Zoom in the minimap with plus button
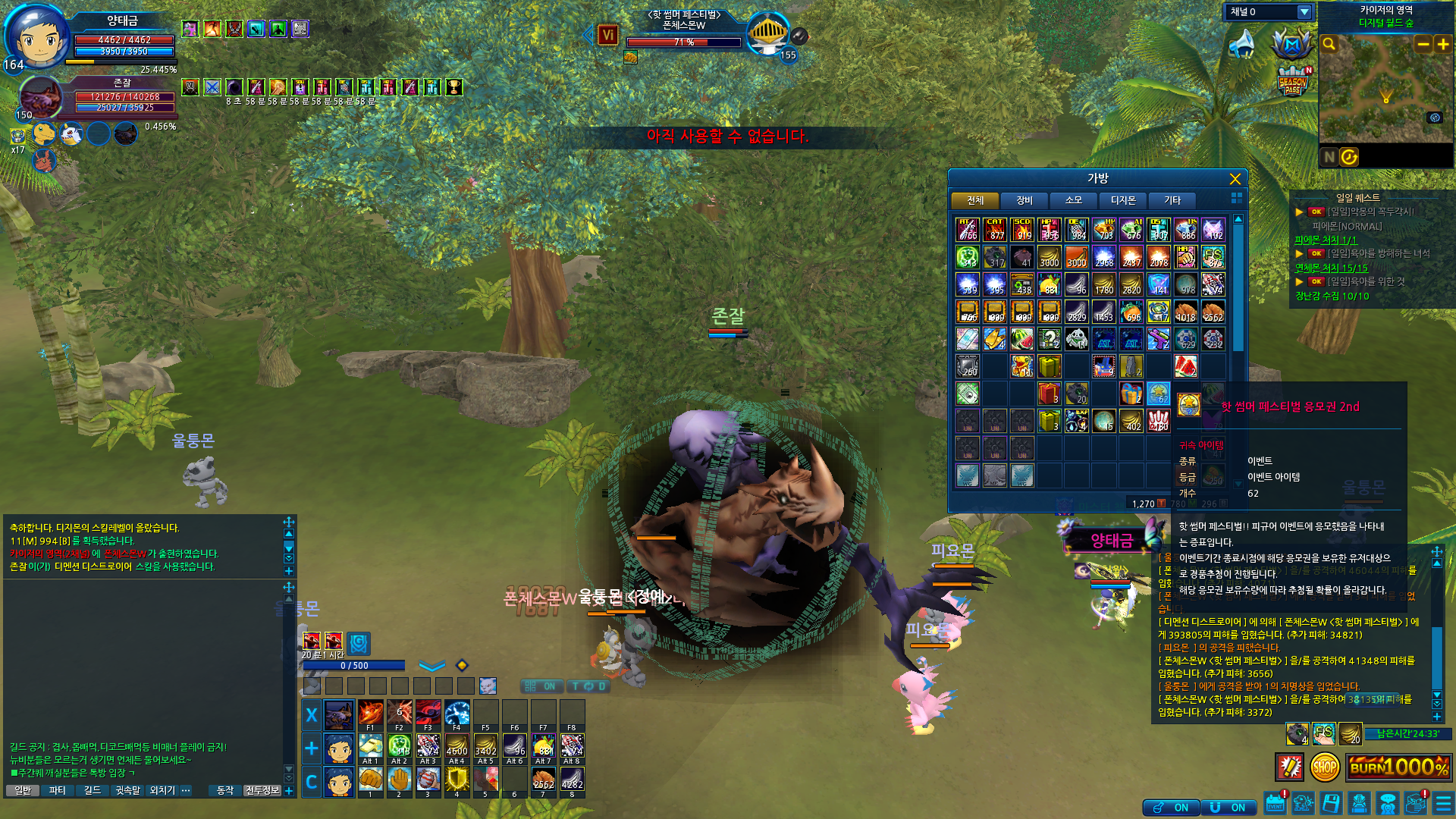1456x819 pixels. point(1443,44)
